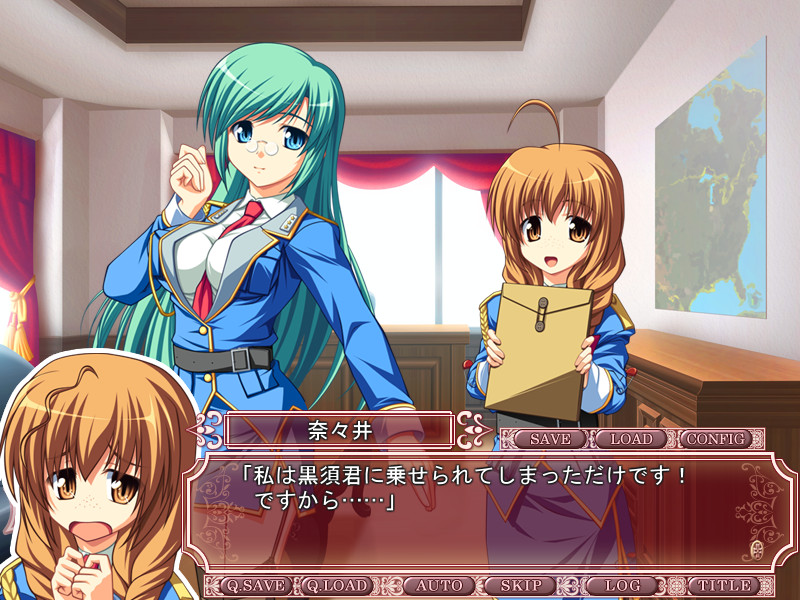Viewport: 800px width, 600px height.
Task: Open the CONFIG settings
Action: [715, 439]
